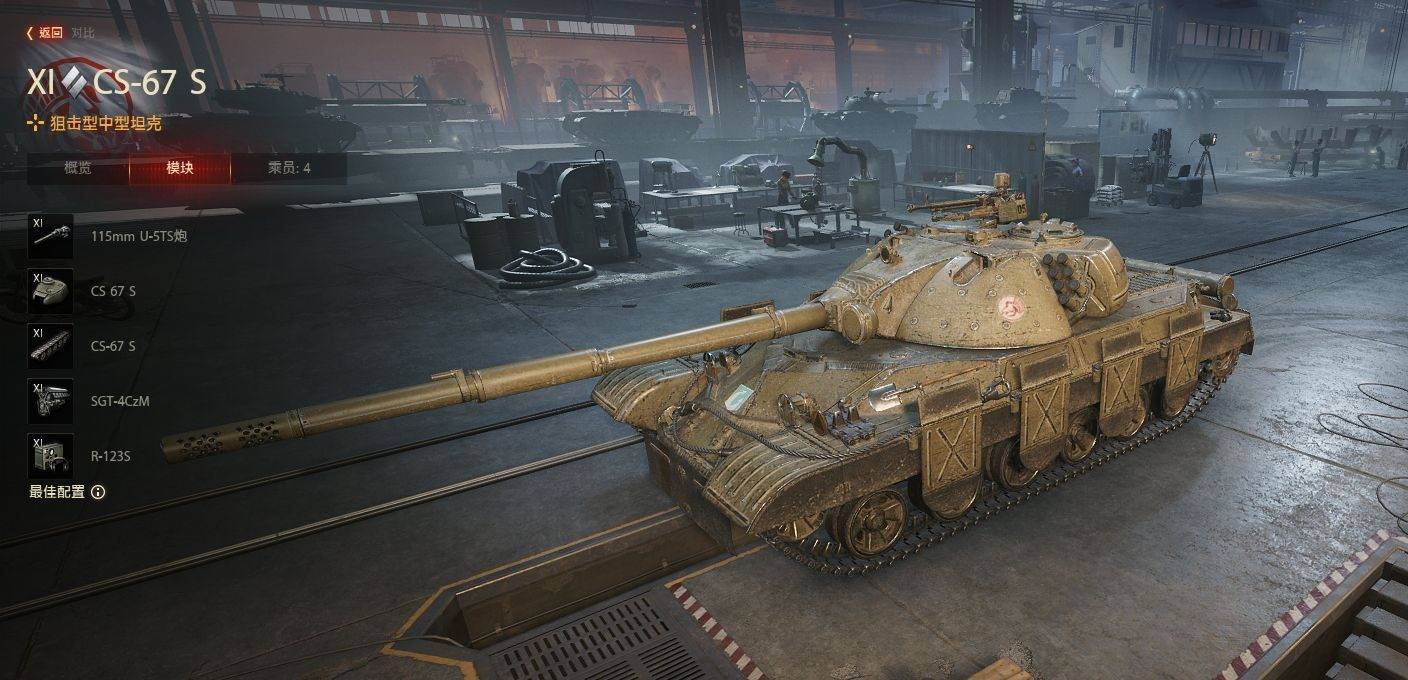Switch to the 概览 overview tab

click(78, 168)
